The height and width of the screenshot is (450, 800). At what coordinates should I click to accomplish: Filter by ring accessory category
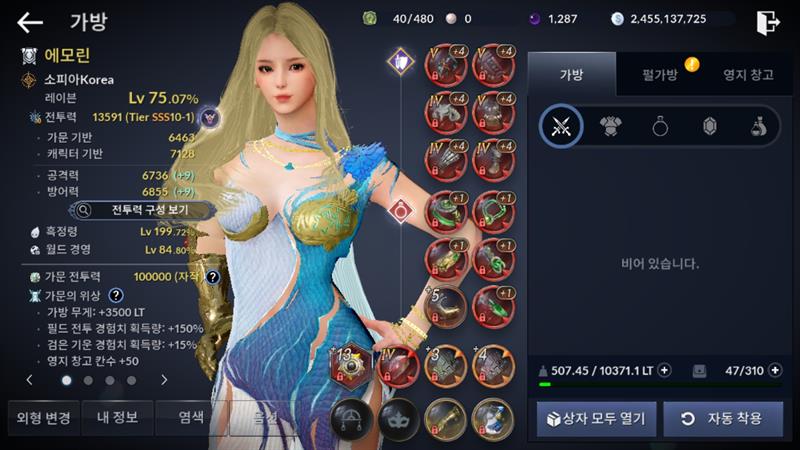(660, 126)
